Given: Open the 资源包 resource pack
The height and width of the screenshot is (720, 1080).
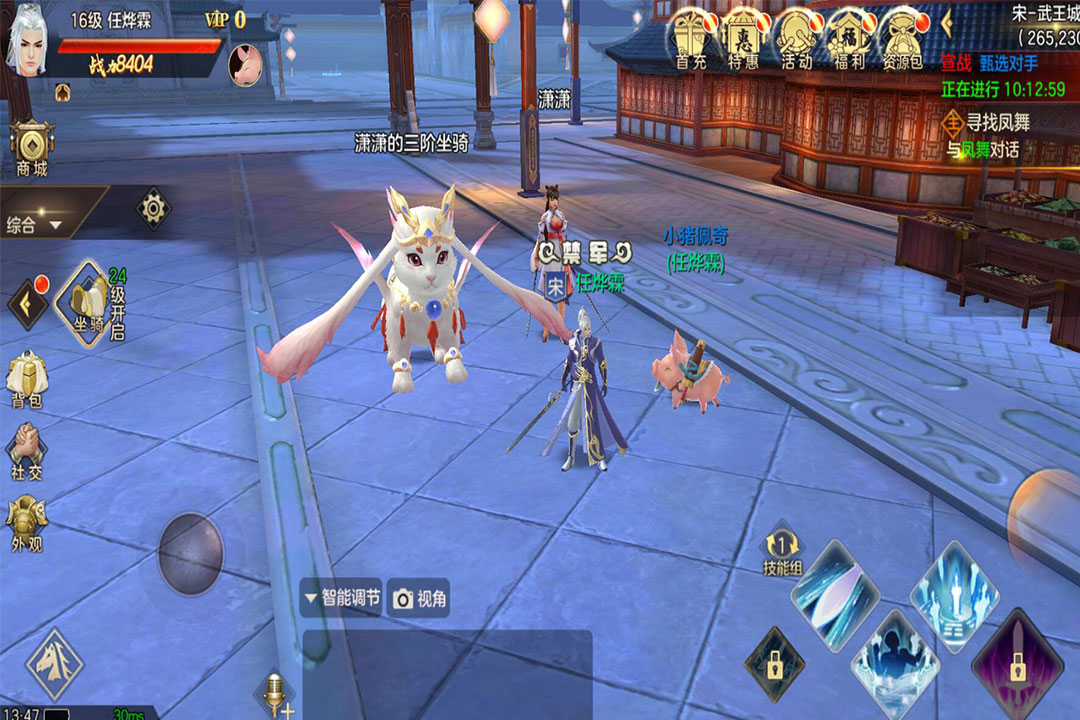Looking at the screenshot, I should (902, 36).
